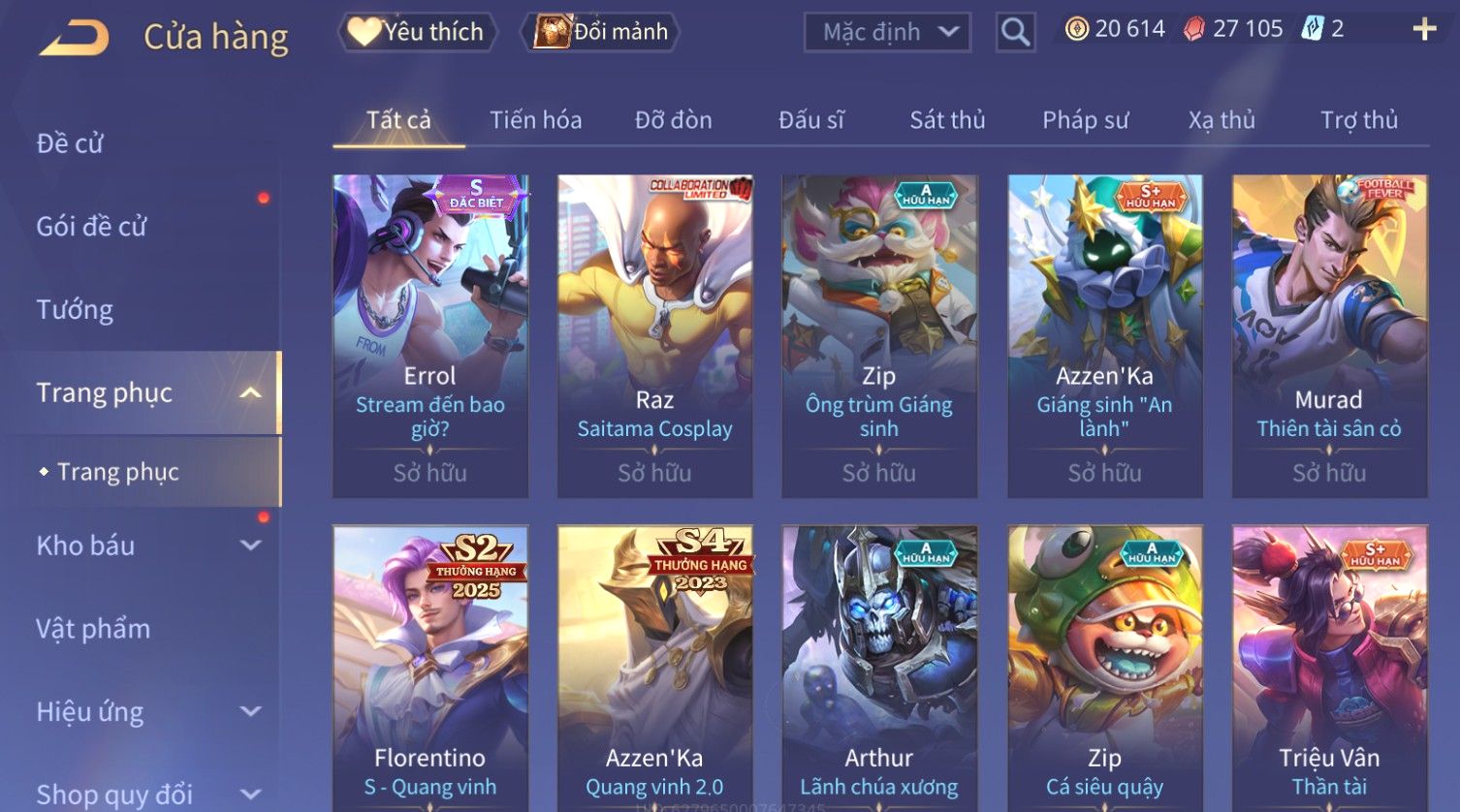Open the Tướng heroes section
1460x812 pixels.
click(x=75, y=310)
